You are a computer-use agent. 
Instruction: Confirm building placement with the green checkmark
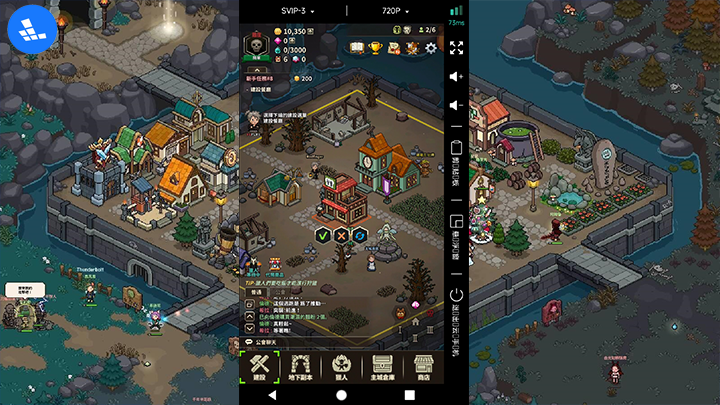[323, 235]
